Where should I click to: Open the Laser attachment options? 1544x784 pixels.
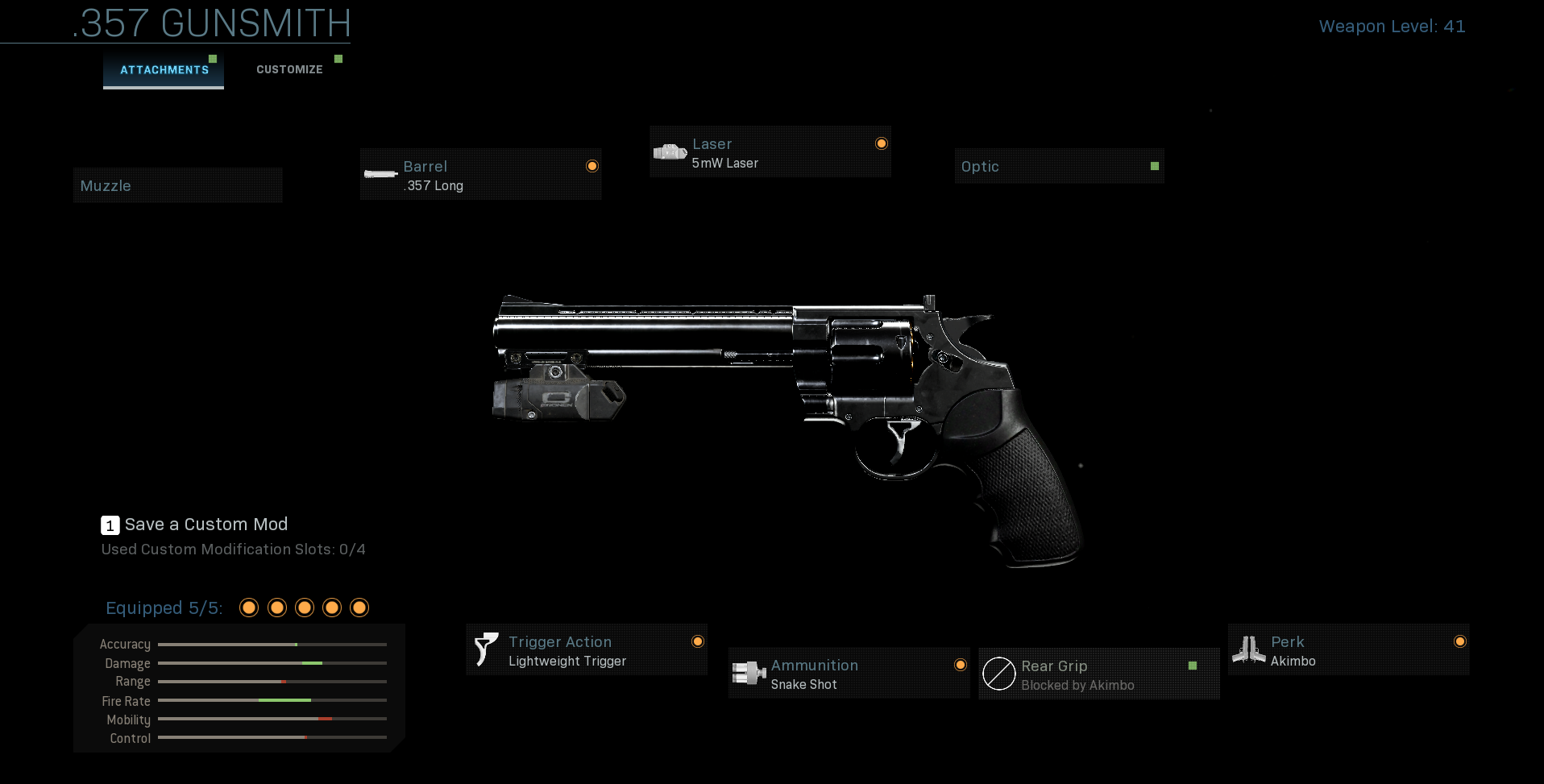click(x=770, y=152)
